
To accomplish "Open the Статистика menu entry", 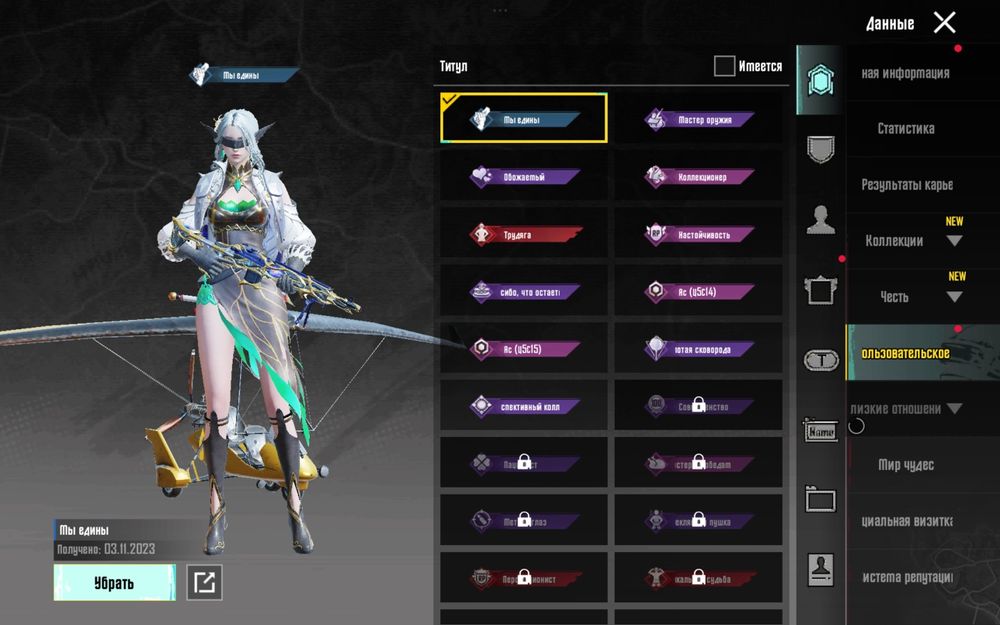I will (906, 129).
